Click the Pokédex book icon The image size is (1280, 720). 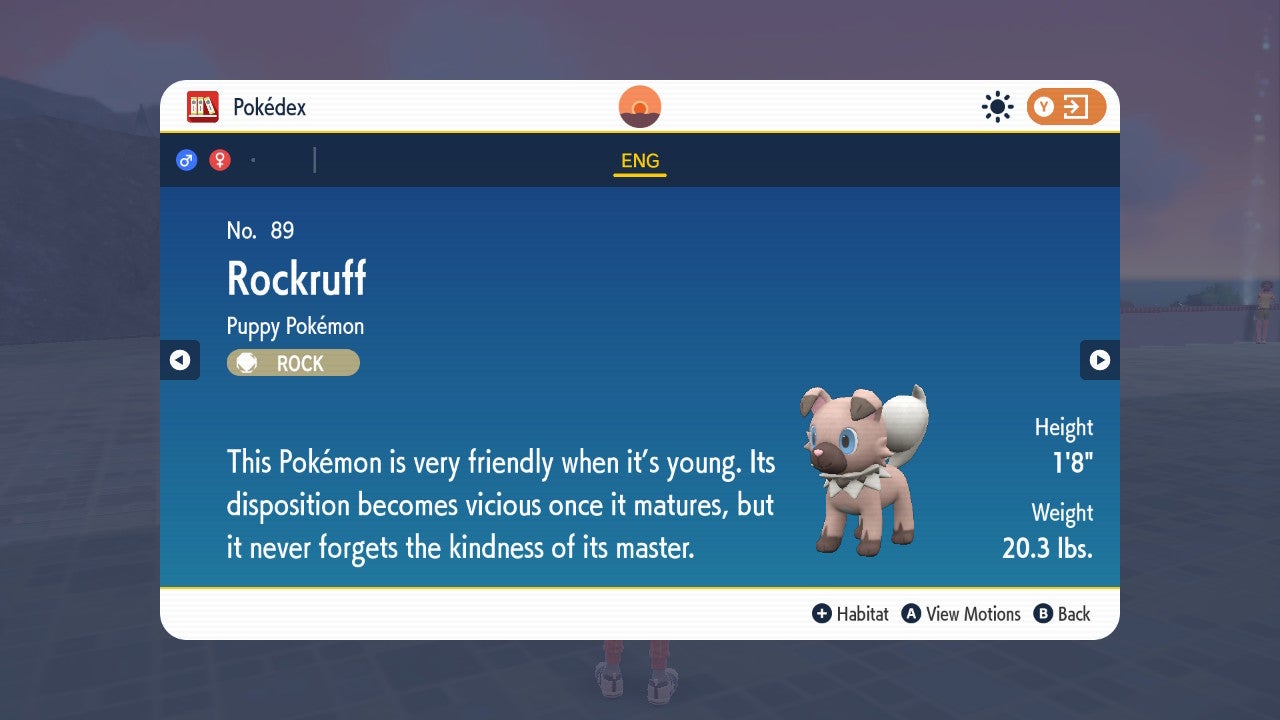coord(203,106)
